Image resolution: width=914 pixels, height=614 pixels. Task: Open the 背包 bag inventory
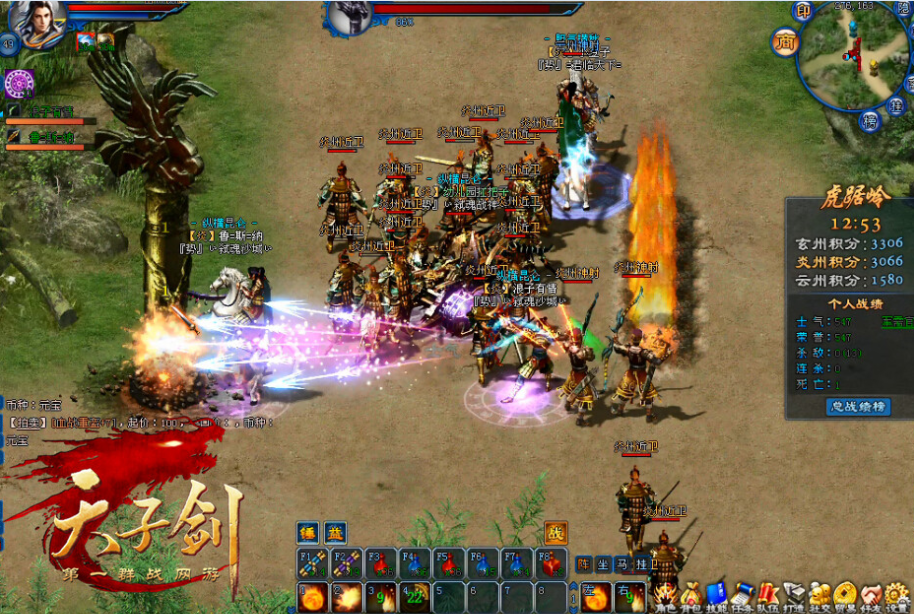click(691, 596)
